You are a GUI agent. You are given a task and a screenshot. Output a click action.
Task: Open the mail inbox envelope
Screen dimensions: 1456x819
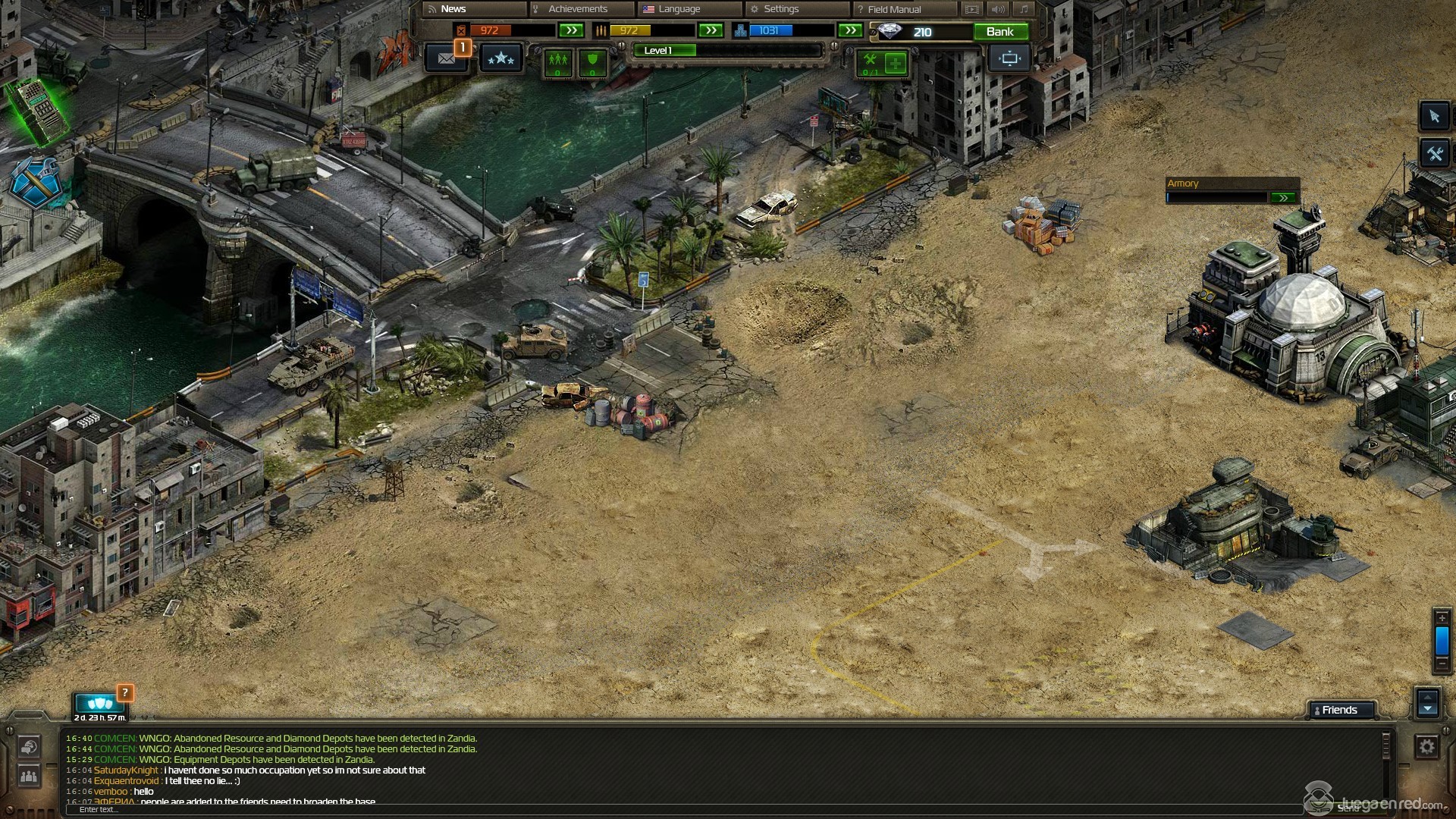click(x=446, y=58)
